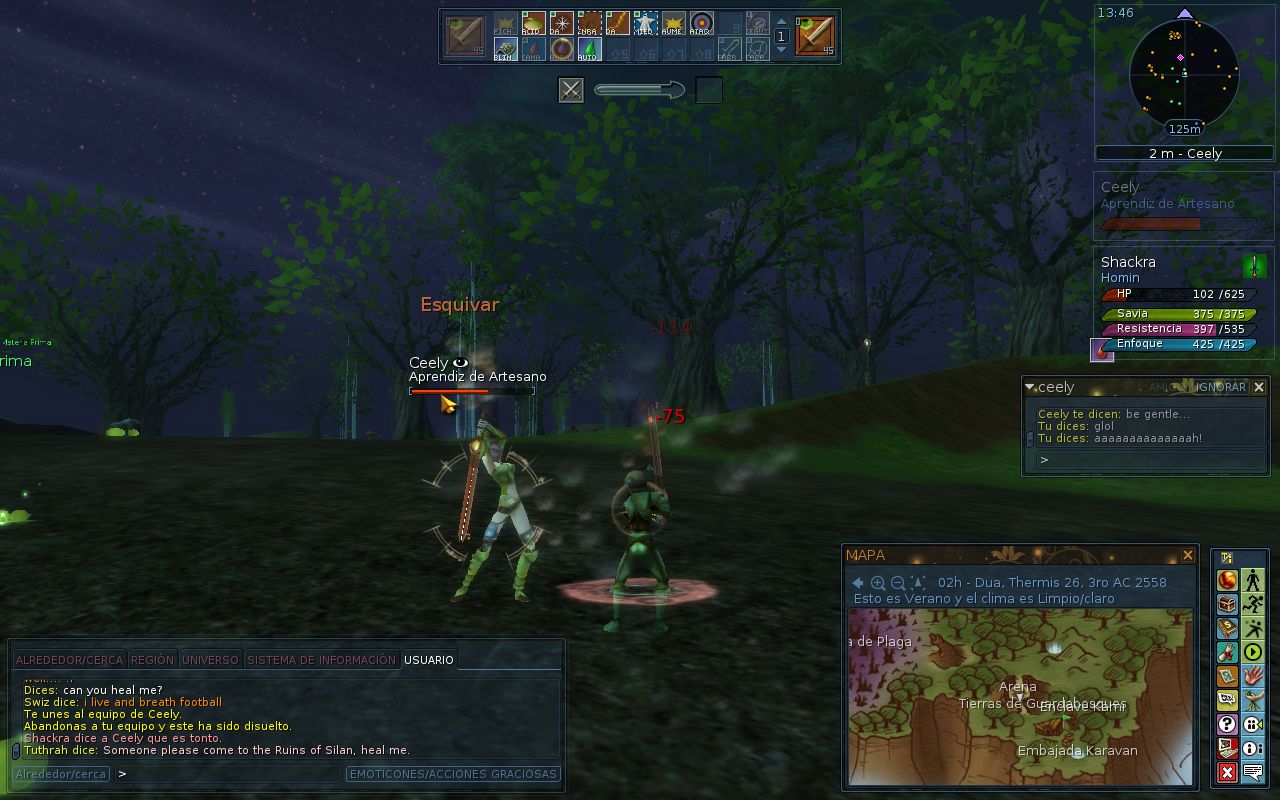
Task: Close the Ceely private chat window
Action: 1259,387
